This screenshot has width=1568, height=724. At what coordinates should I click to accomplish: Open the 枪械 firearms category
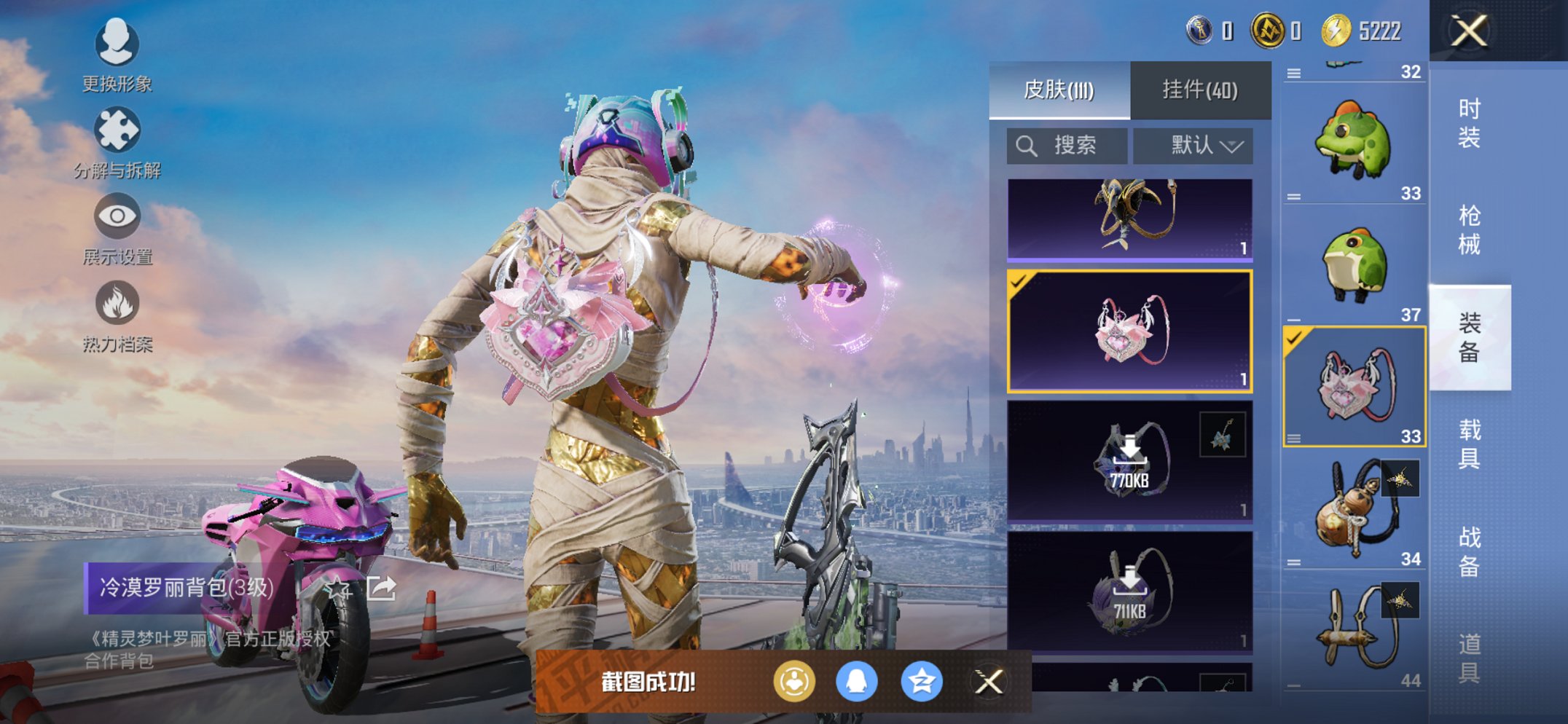[1468, 230]
